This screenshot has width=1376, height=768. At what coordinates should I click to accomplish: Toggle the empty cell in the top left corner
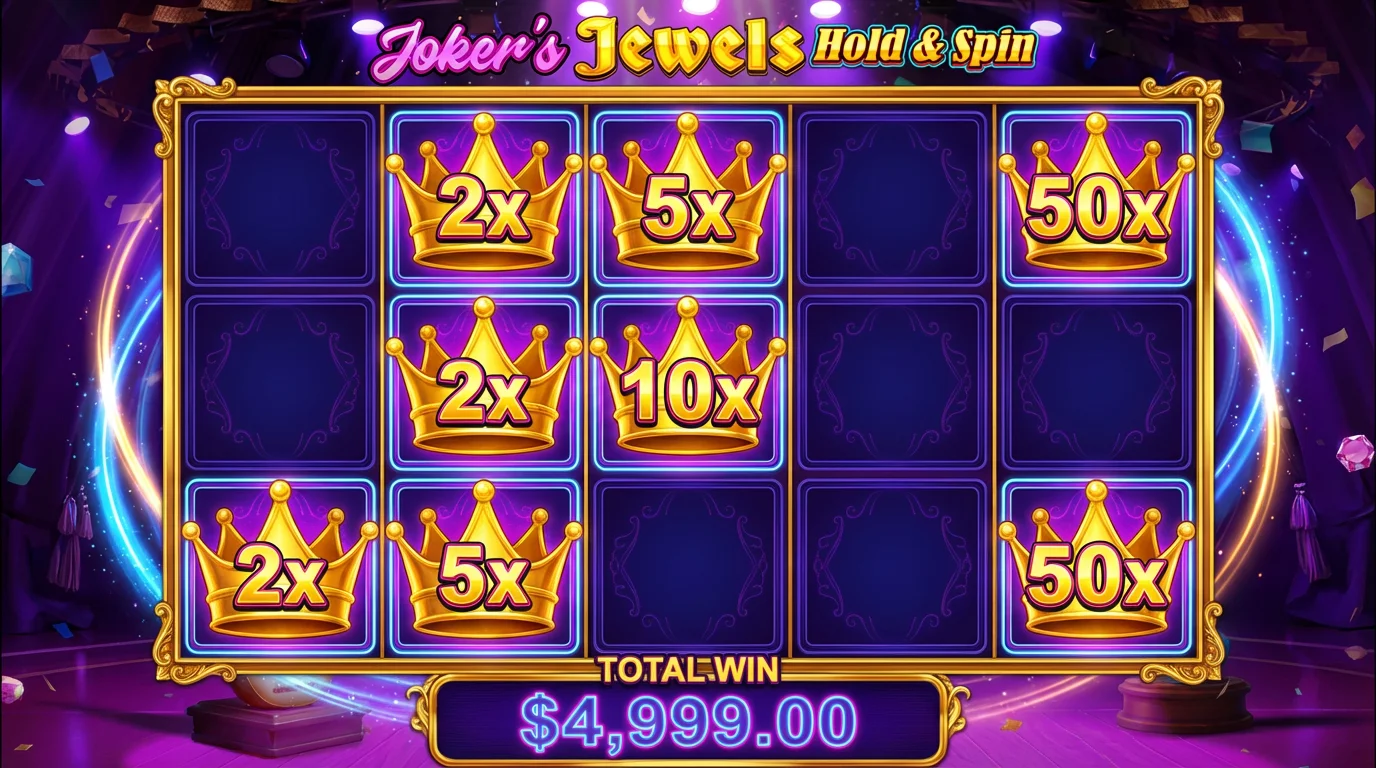click(280, 195)
